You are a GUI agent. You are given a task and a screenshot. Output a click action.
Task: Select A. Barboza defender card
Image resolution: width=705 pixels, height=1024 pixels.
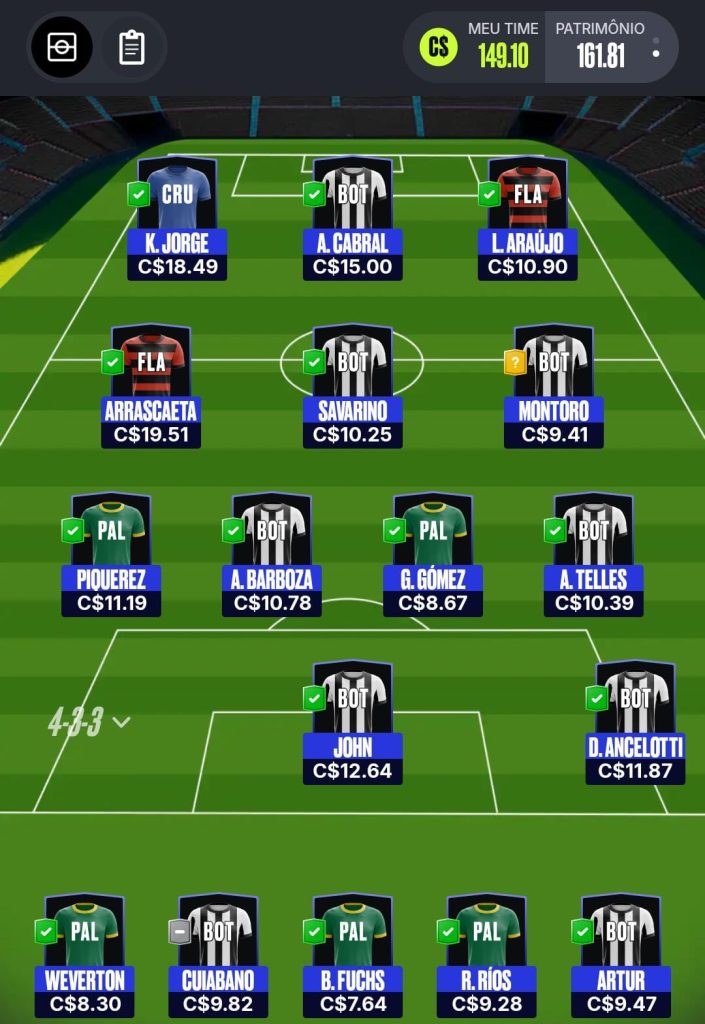click(272, 553)
